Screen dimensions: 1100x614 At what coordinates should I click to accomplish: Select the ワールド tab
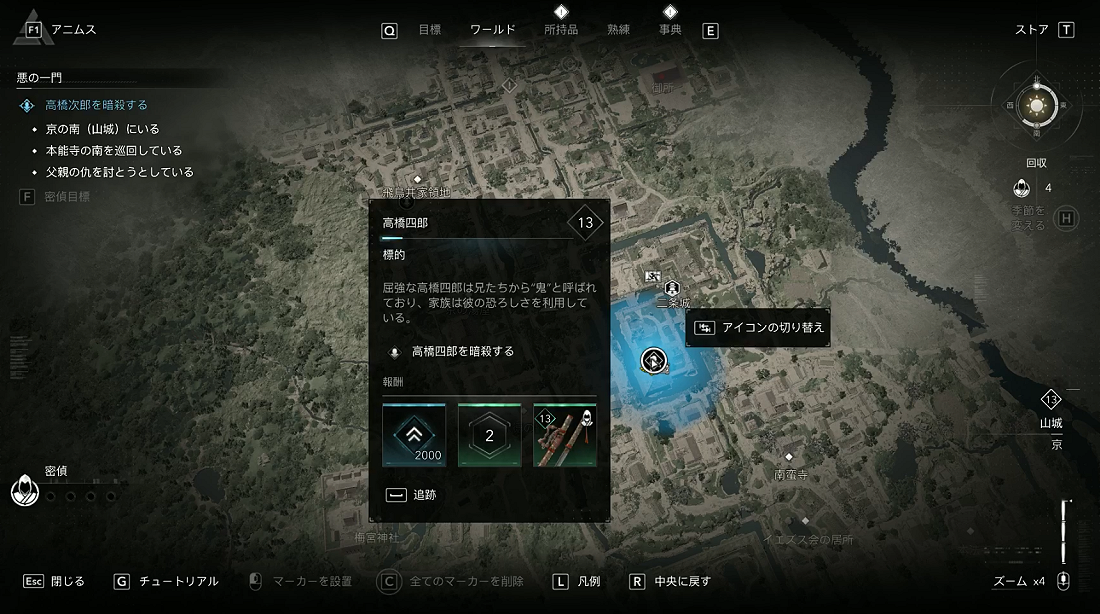tap(493, 30)
